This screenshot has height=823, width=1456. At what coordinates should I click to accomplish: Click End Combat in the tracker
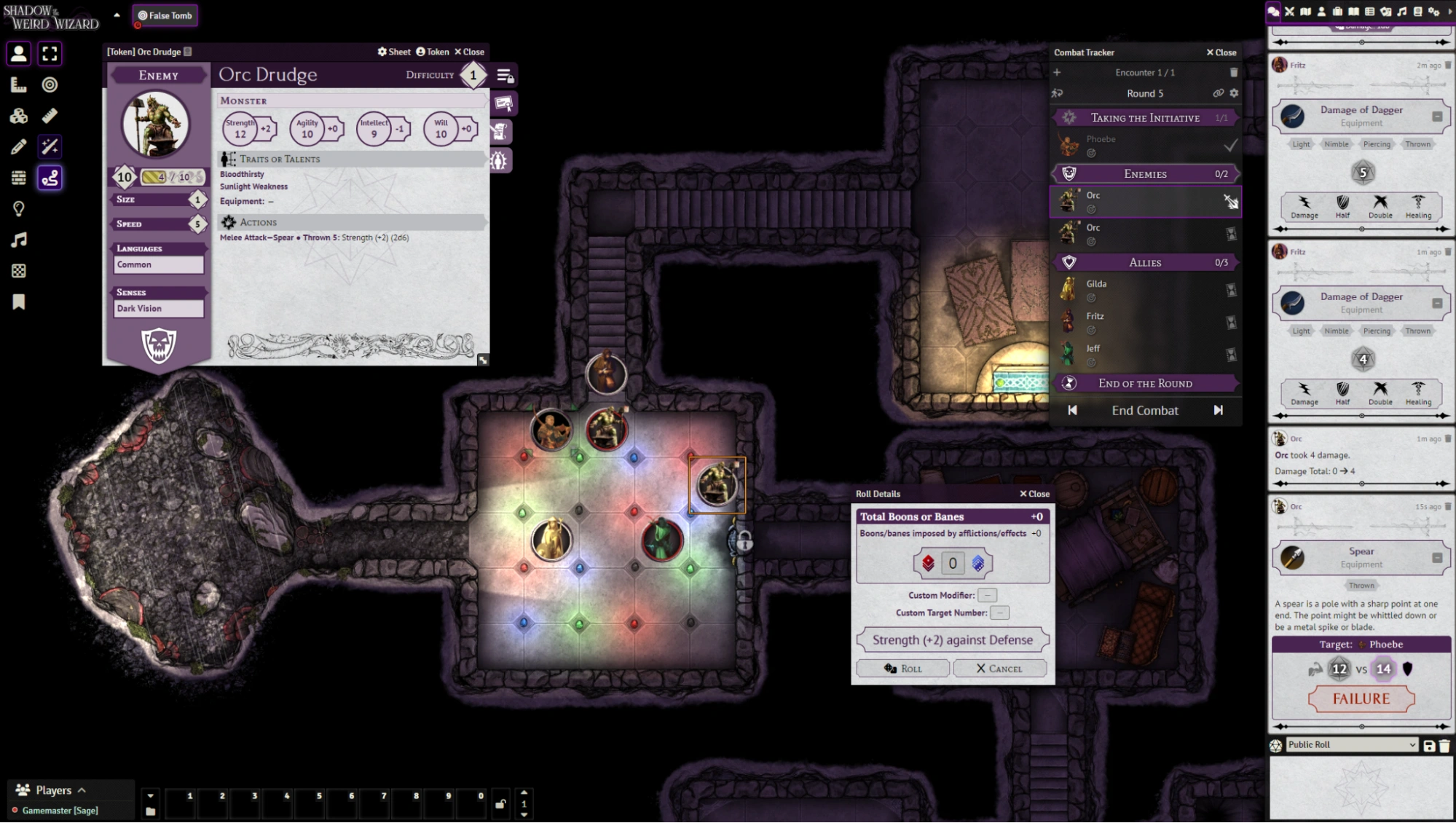(1144, 411)
